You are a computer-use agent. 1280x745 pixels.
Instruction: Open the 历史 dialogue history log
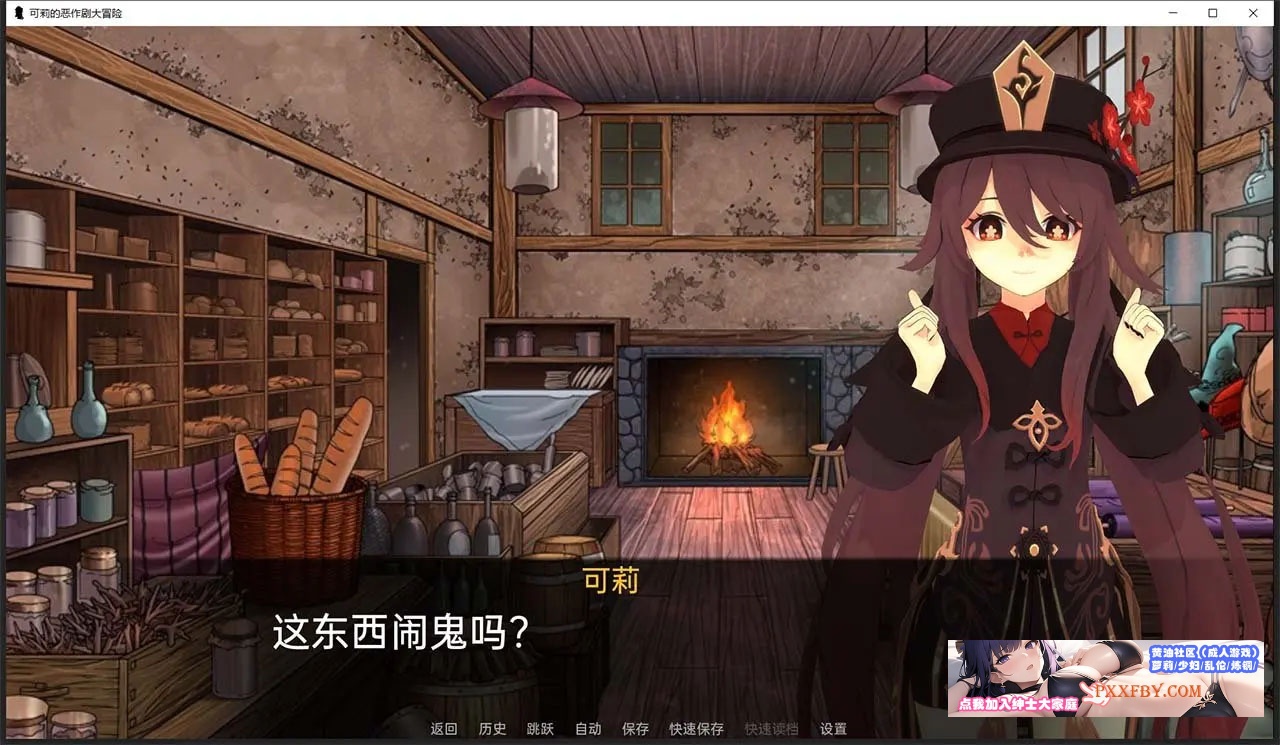492,730
